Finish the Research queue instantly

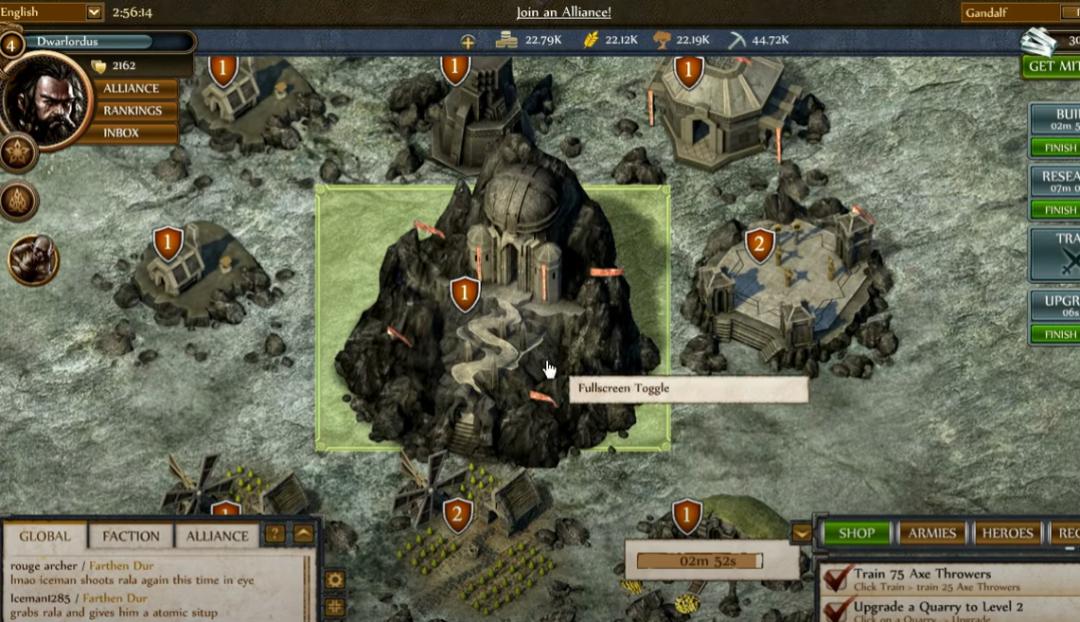[x=1057, y=210]
